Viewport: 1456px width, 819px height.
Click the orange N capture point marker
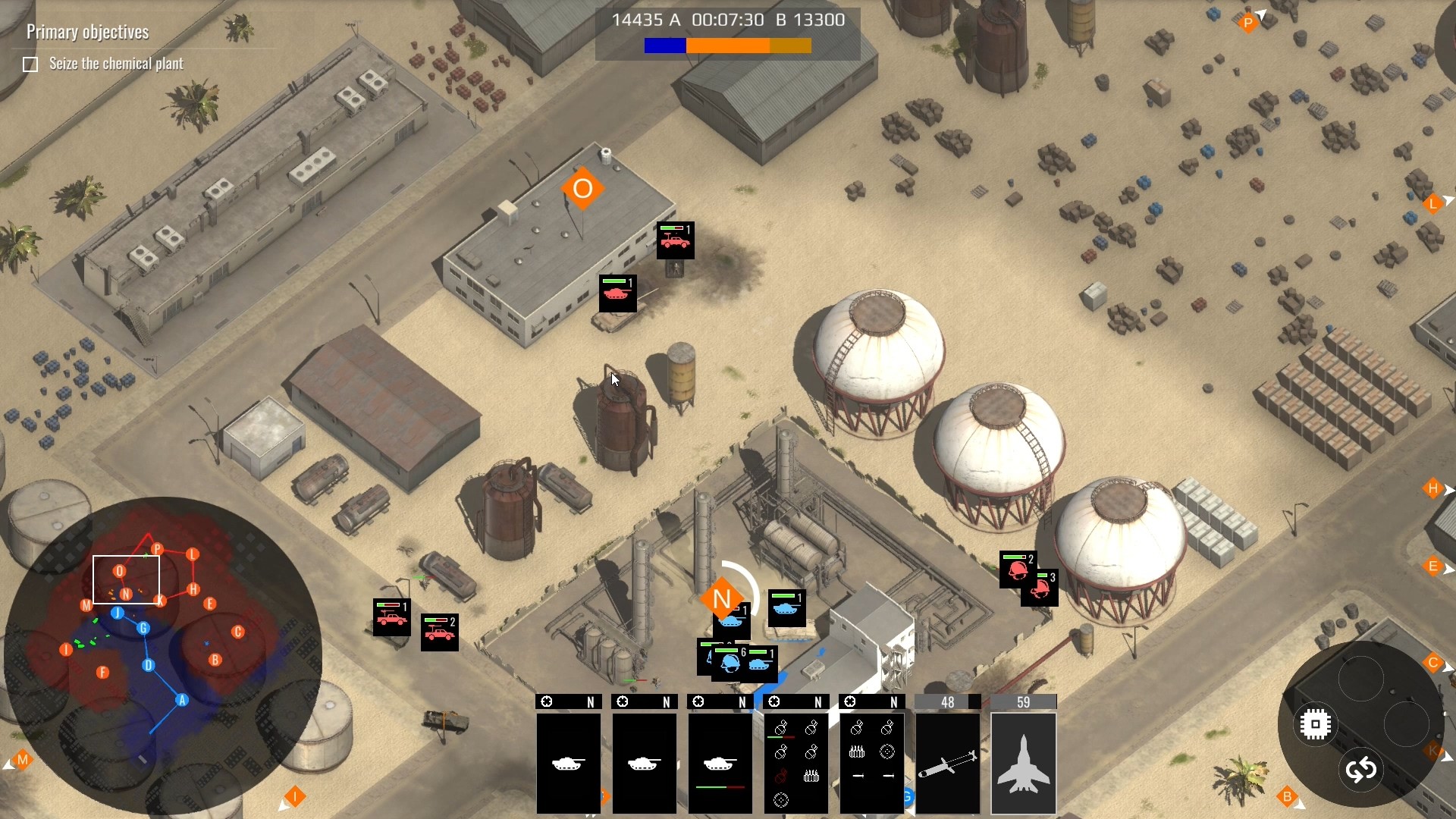point(722,599)
